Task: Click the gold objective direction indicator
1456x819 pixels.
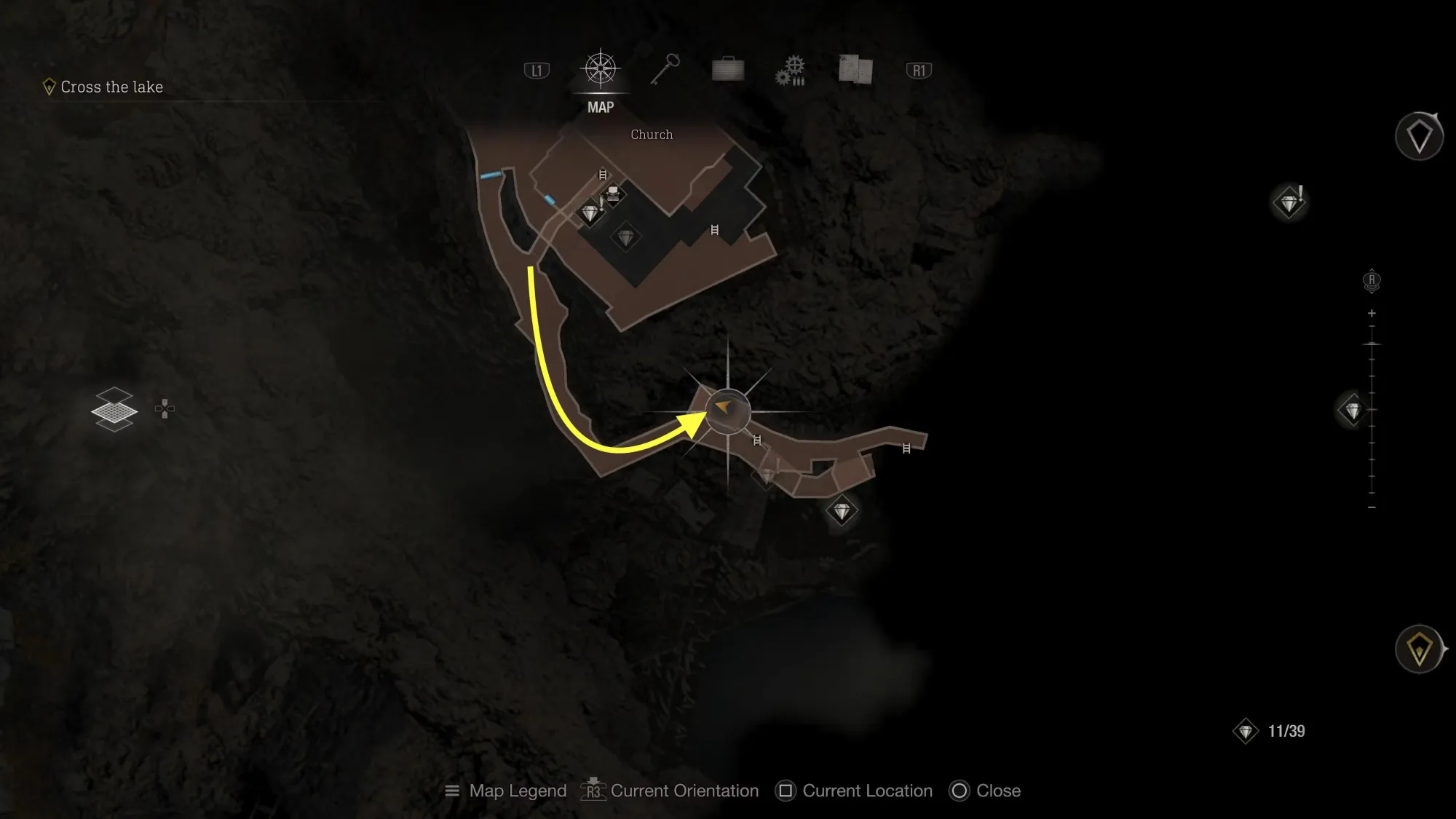Action: click(x=1419, y=649)
